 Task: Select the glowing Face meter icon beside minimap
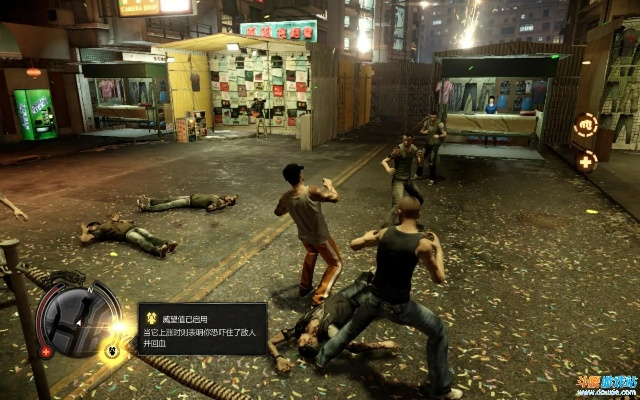pyautogui.click(x=111, y=350)
